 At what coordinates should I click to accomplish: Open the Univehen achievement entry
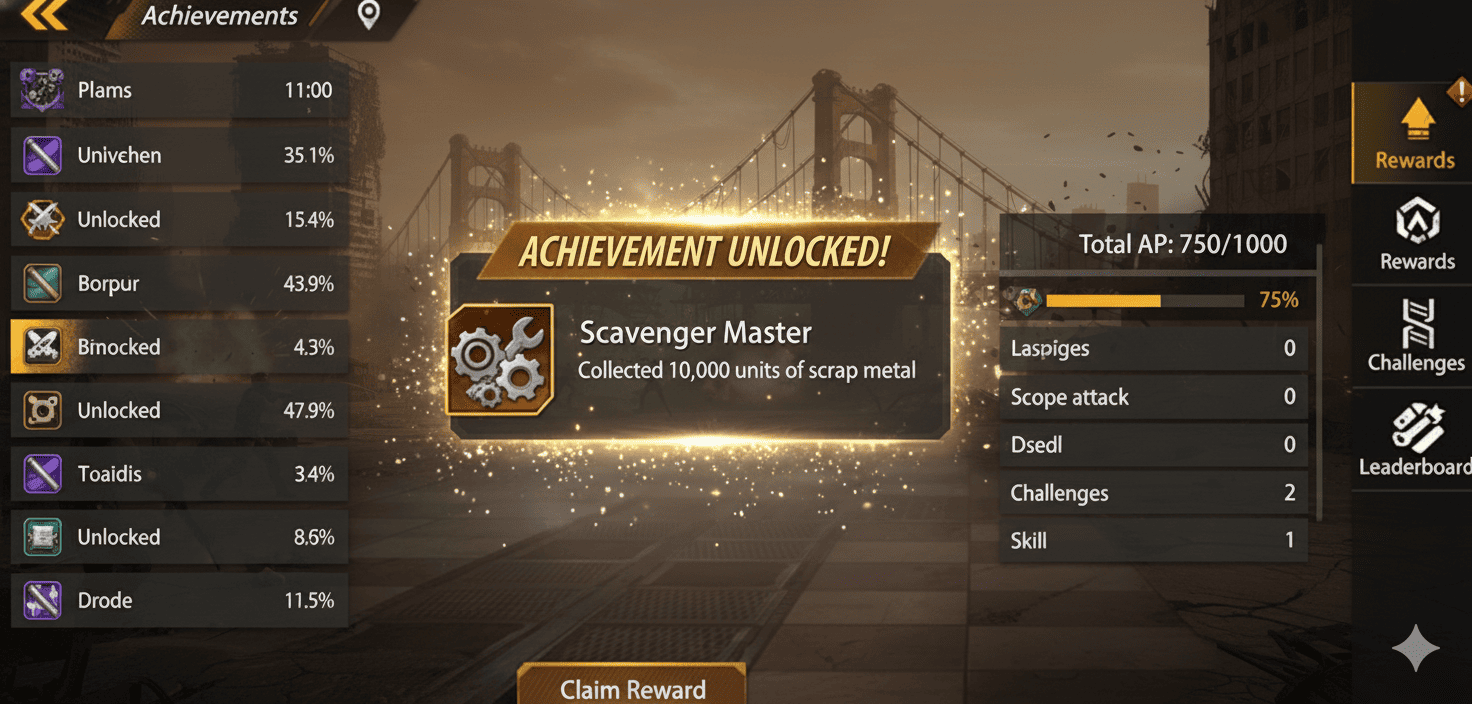tap(180, 156)
